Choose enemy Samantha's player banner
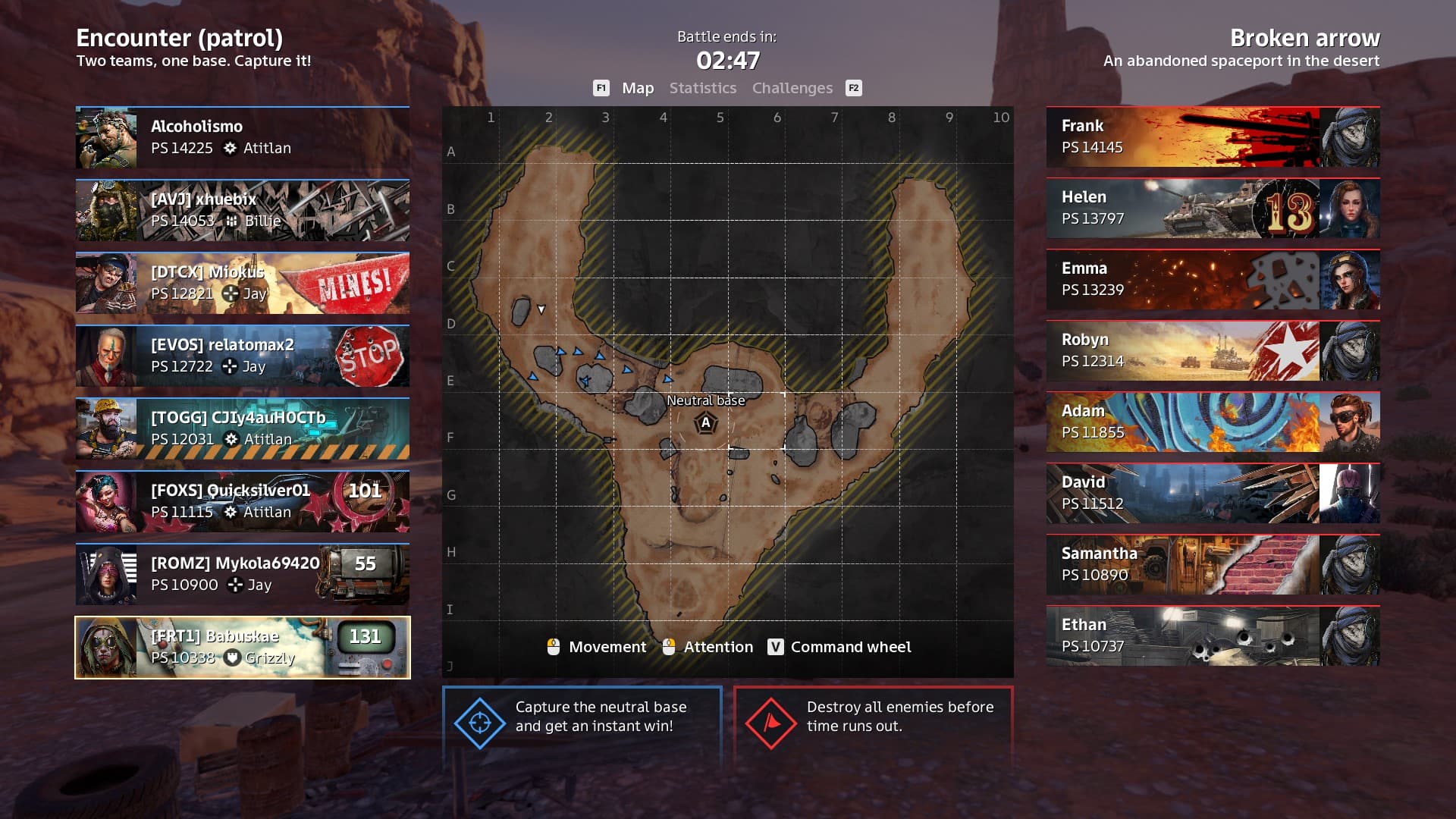The image size is (1456, 819). (1213, 565)
